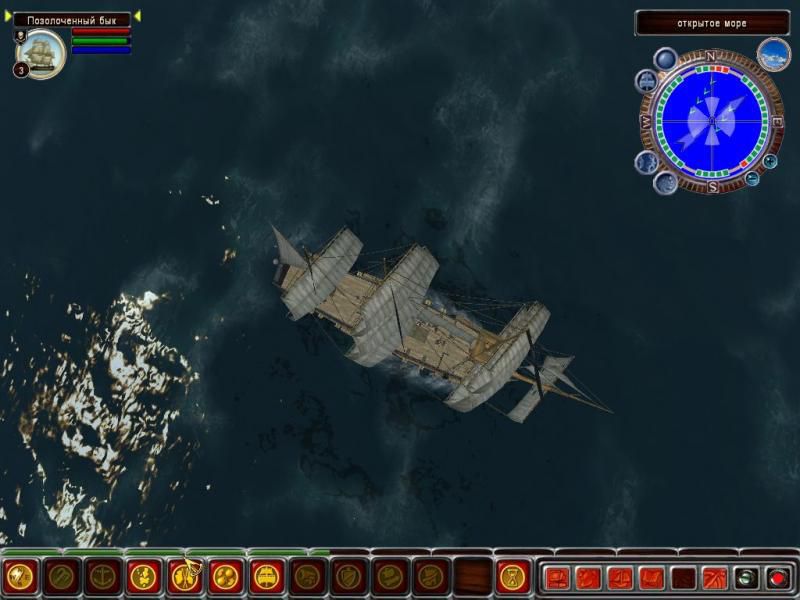Select the cannonballs ammunition command

(x=226, y=576)
